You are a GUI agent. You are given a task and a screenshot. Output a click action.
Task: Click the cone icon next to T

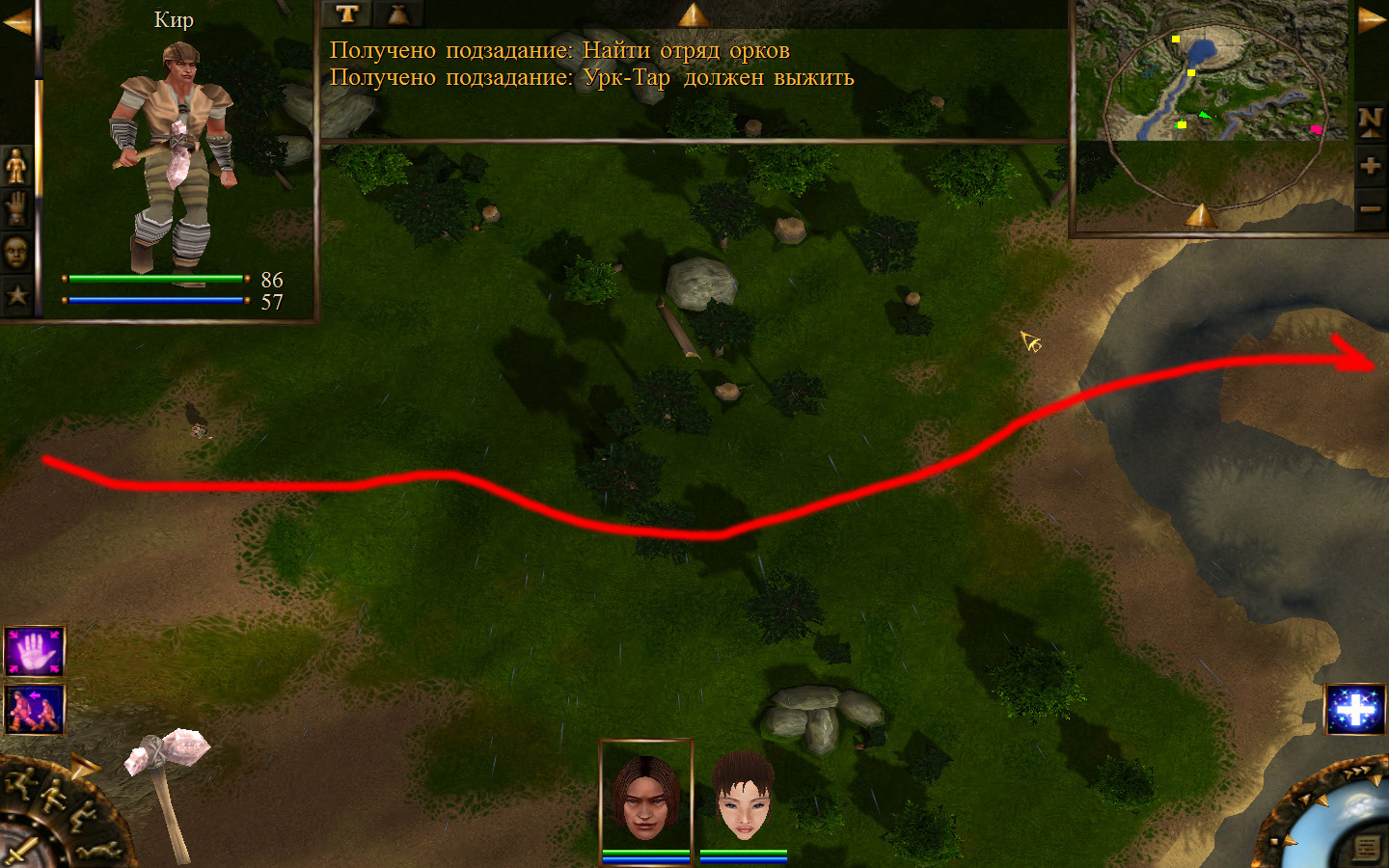coord(398,14)
